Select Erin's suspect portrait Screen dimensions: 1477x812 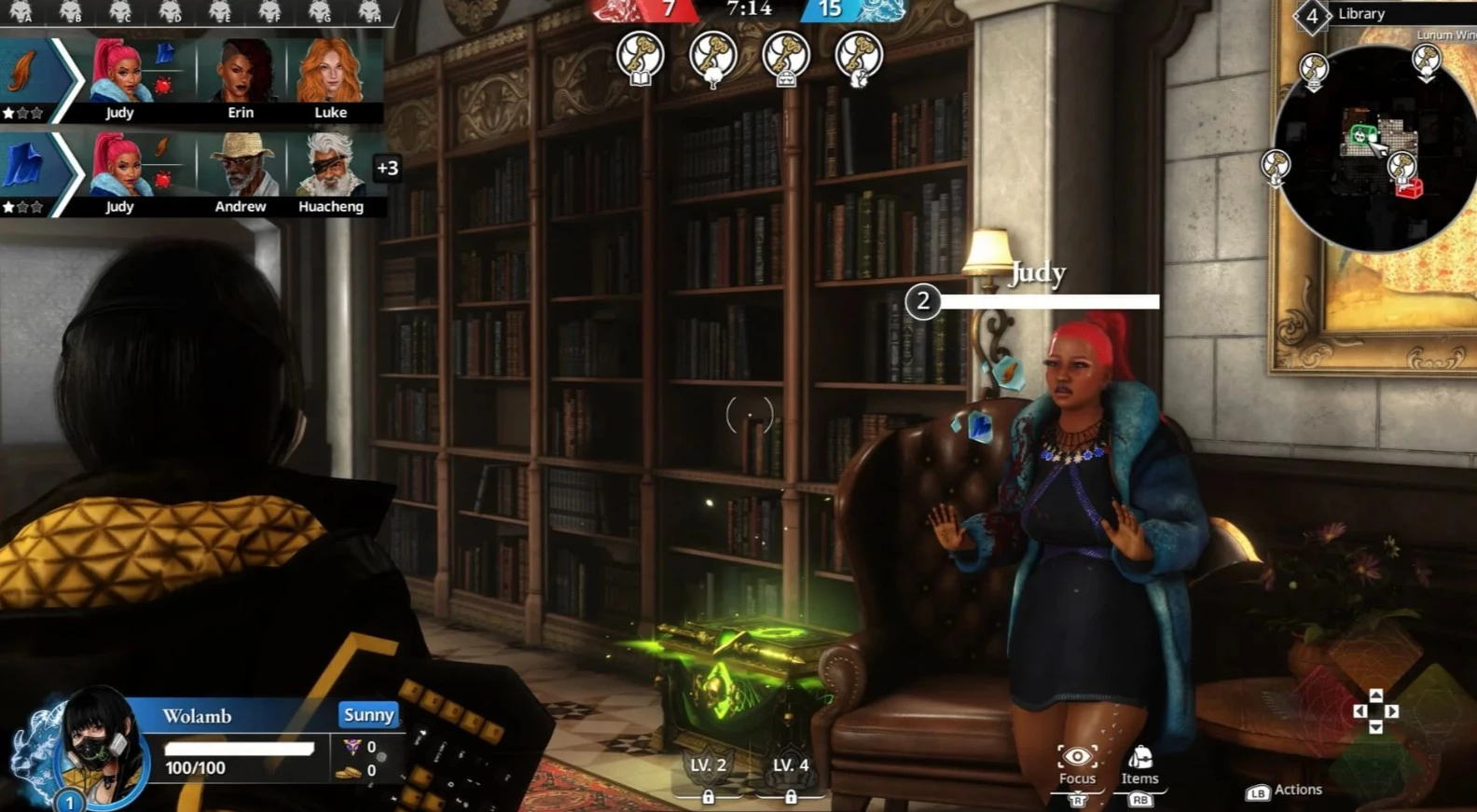click(241, 75)
